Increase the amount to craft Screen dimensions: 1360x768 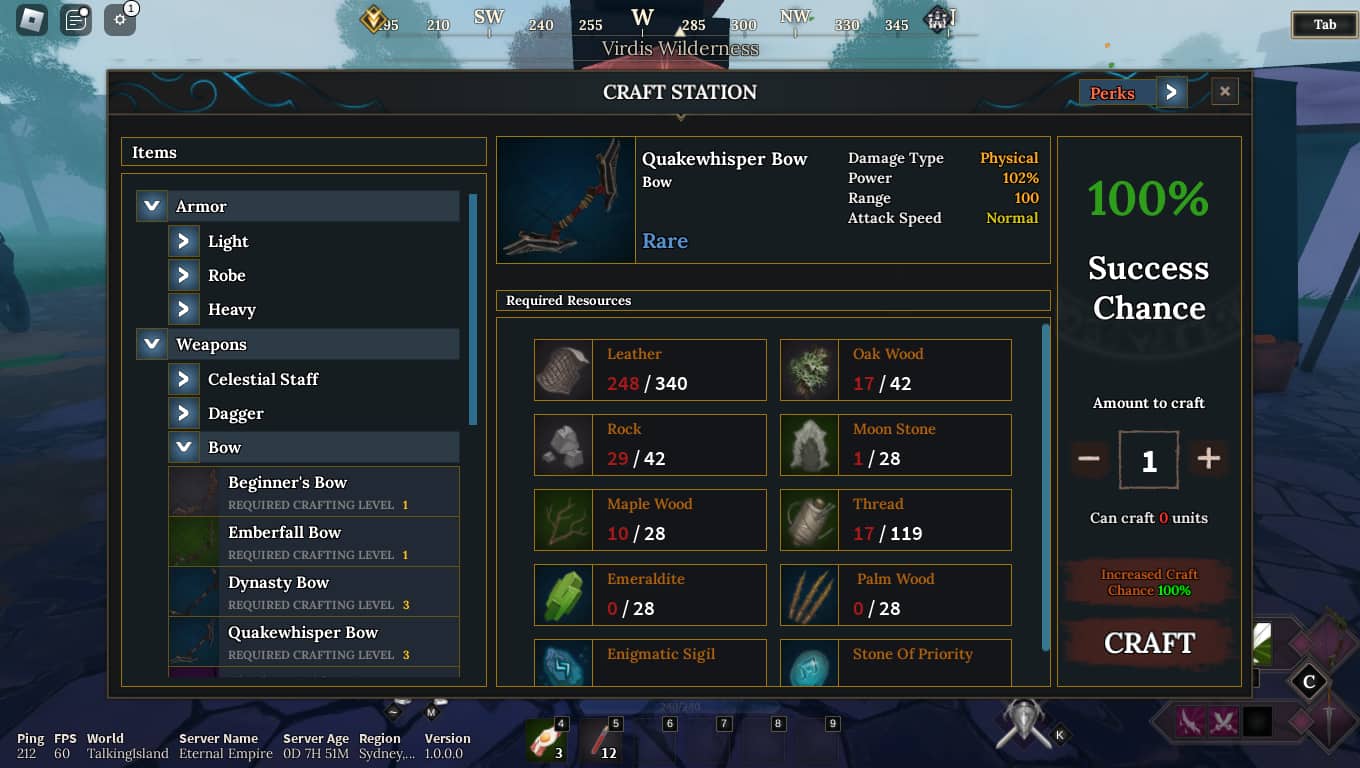[1208, 459]
